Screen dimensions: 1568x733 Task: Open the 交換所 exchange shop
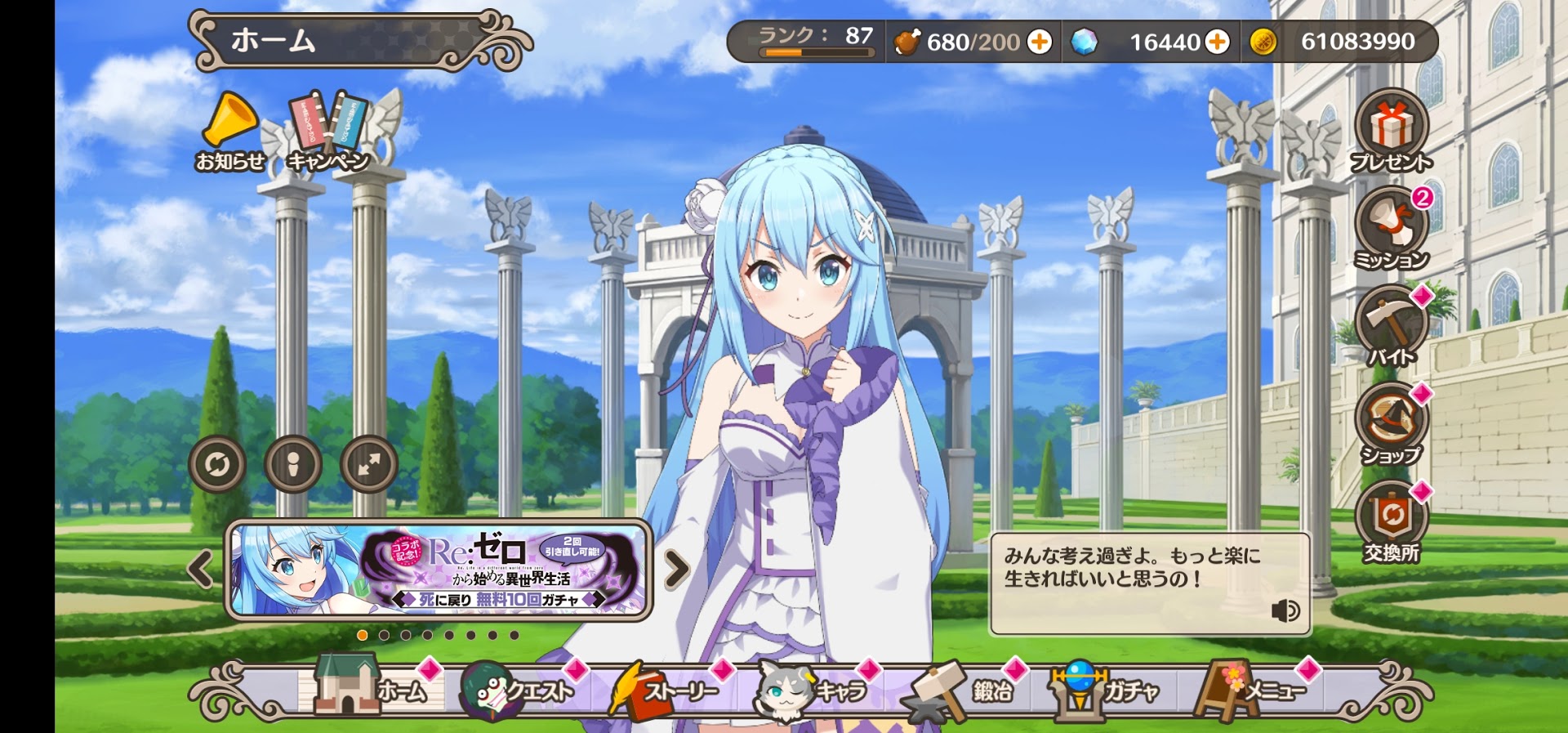[1392, 521]
